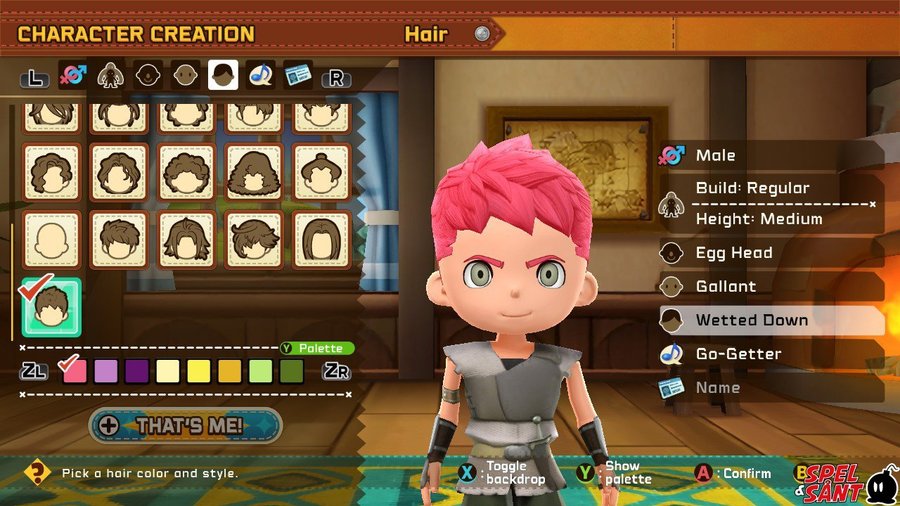Choose the top-knot bun hairstyle
Image resolution: width=900 pixels, height=506 pixels.
pos(322,172)
